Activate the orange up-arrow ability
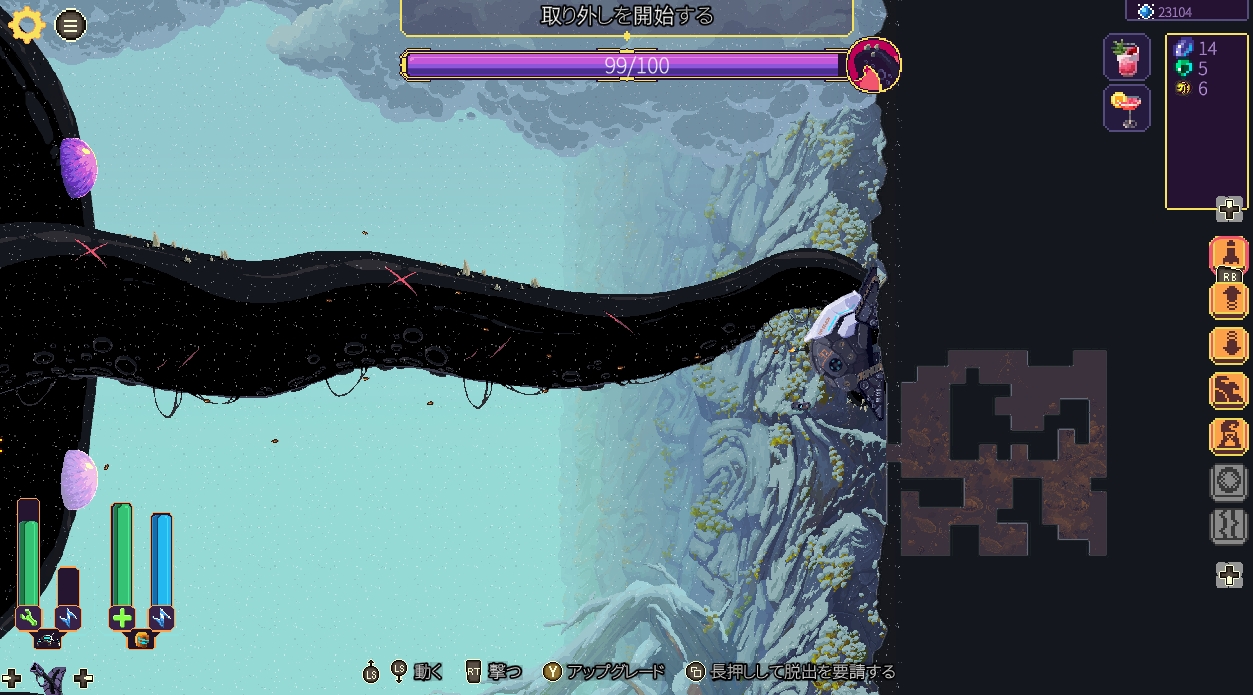The height and width of the screenshot is (695, 1253). (x=1229, y=300)
